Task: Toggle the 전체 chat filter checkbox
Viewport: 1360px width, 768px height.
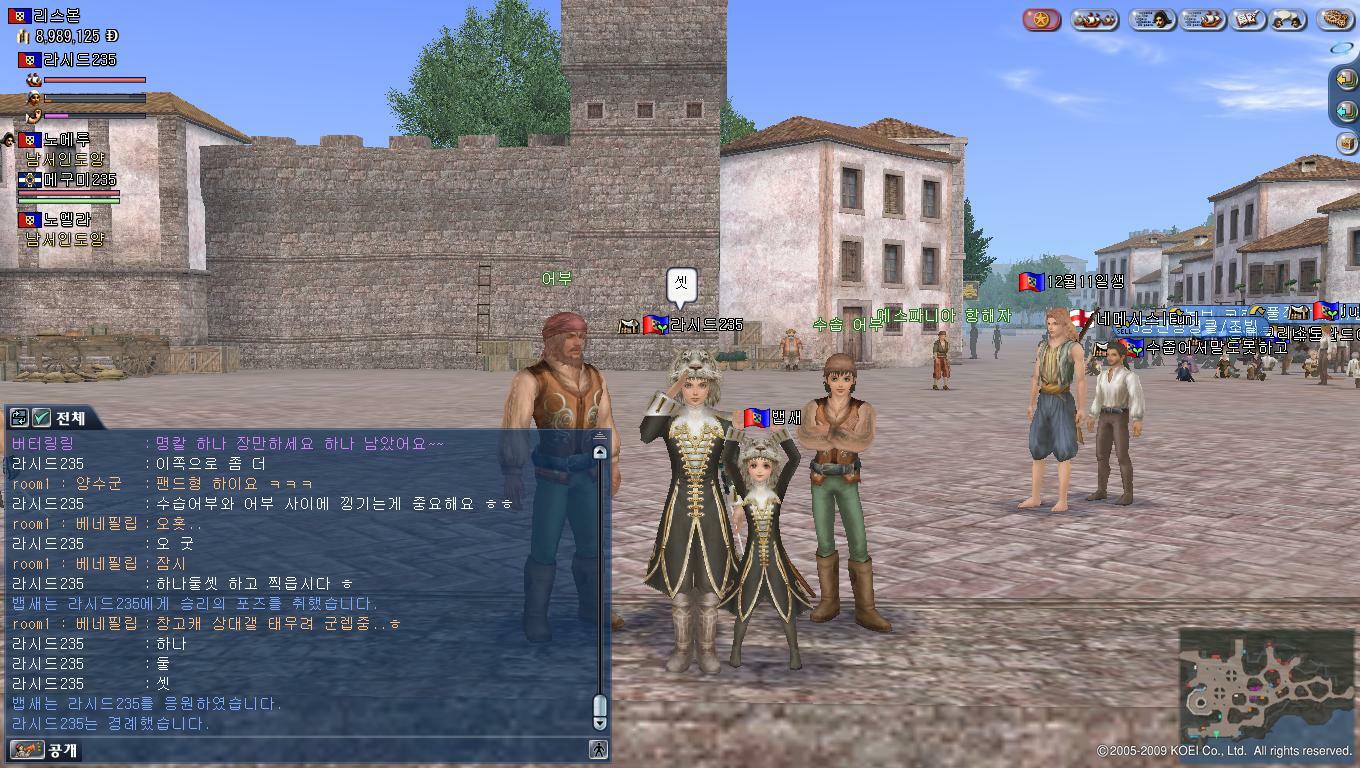Action: (x=41, y=417)
